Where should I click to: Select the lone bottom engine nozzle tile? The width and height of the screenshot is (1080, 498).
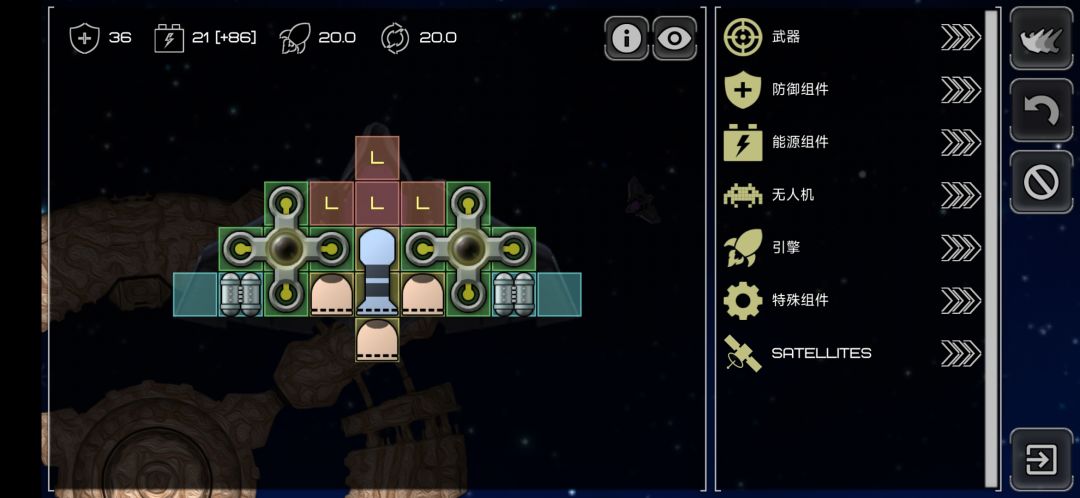coord(377,340)
